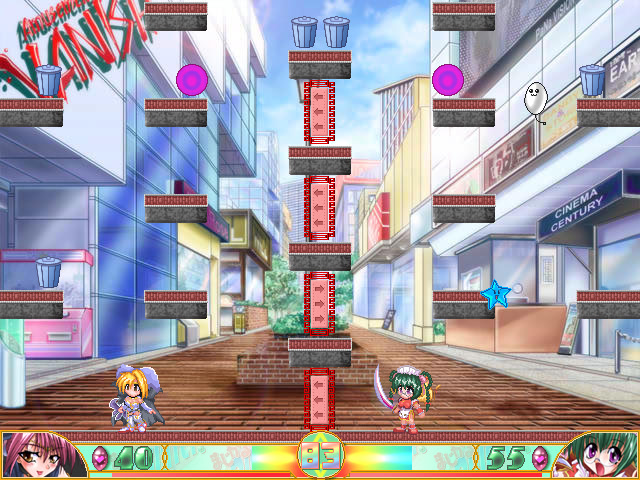Select the pink gem beside the left score
640x480 pixels.
click(x=100, y=457)
